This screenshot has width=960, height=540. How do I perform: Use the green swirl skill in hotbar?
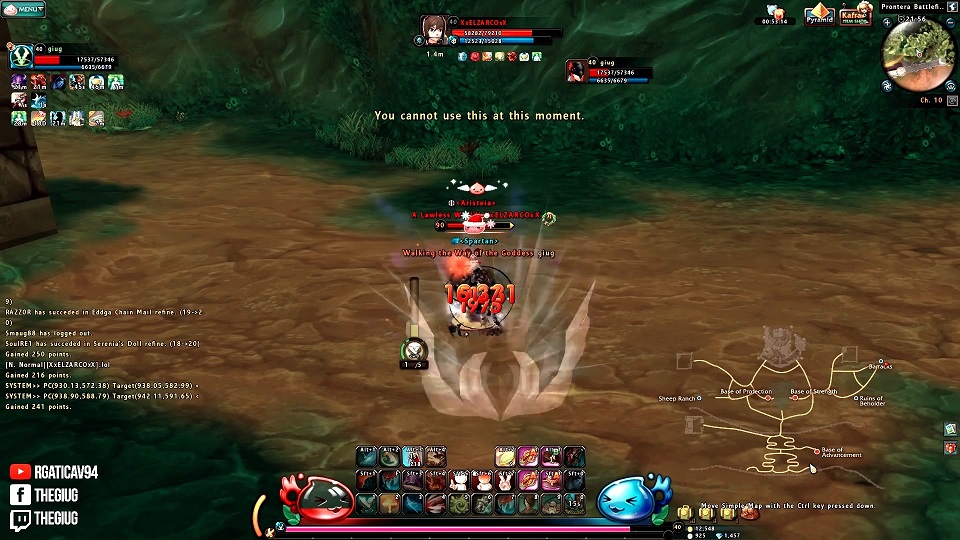[459, 504]
